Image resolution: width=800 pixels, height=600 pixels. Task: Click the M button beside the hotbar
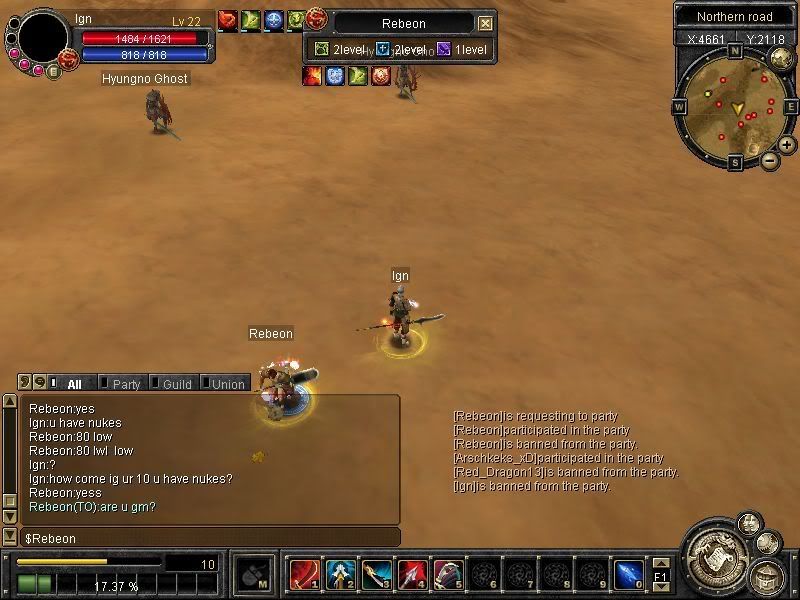pos(250,574)
